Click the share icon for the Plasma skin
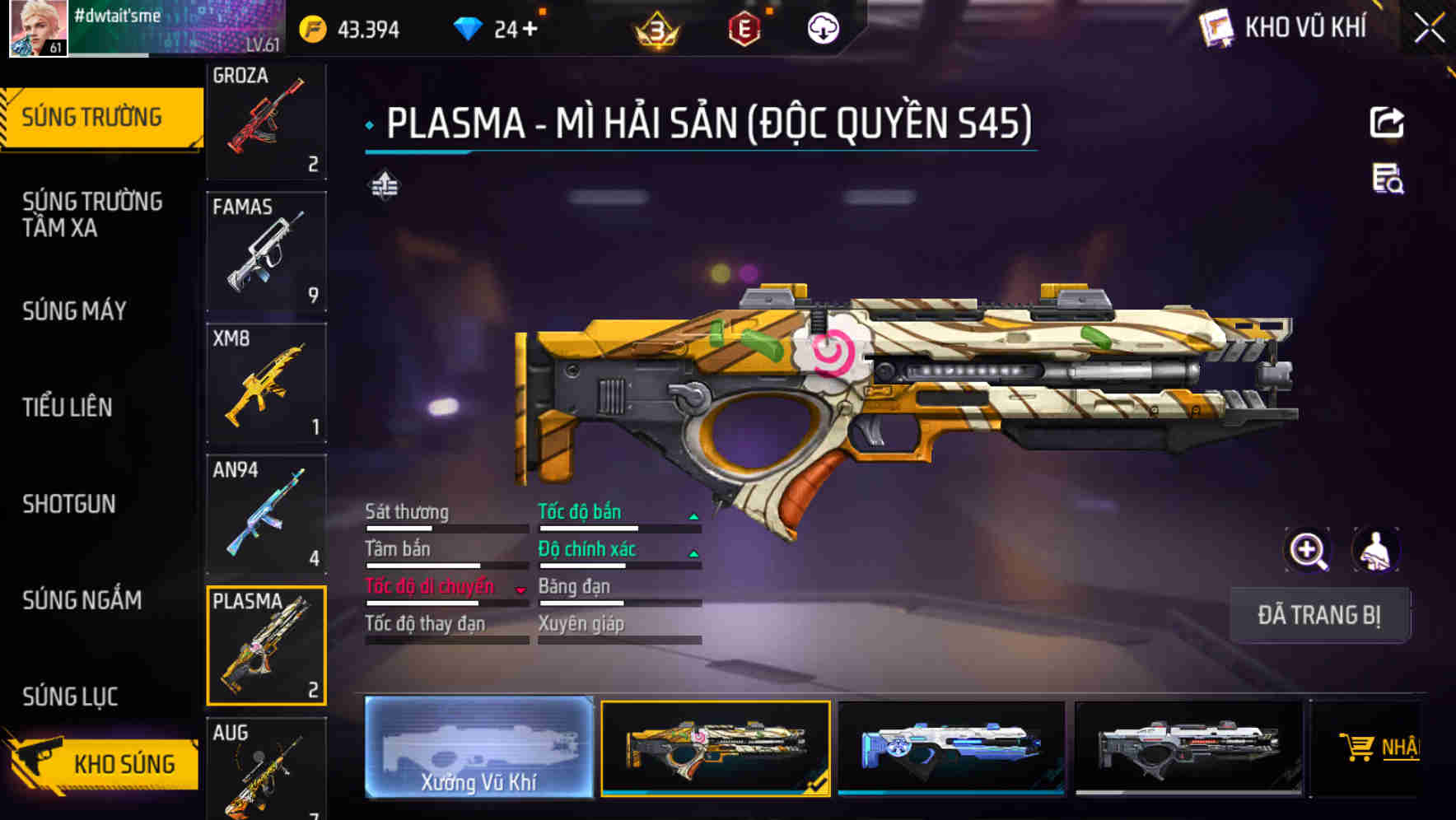The height and width of the screenshot is (820, 1456). tap(1388, 122)
